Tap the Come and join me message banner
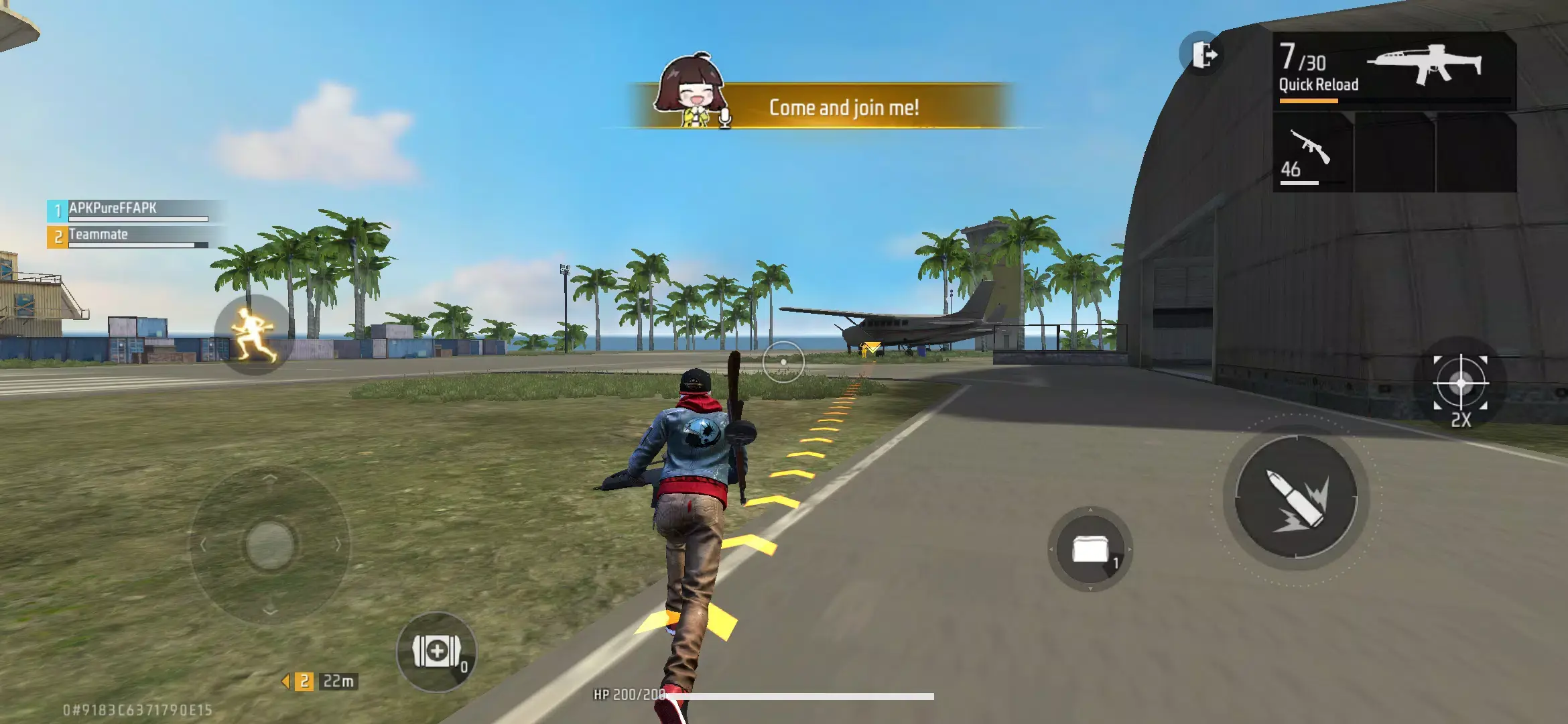 point(844,106)
